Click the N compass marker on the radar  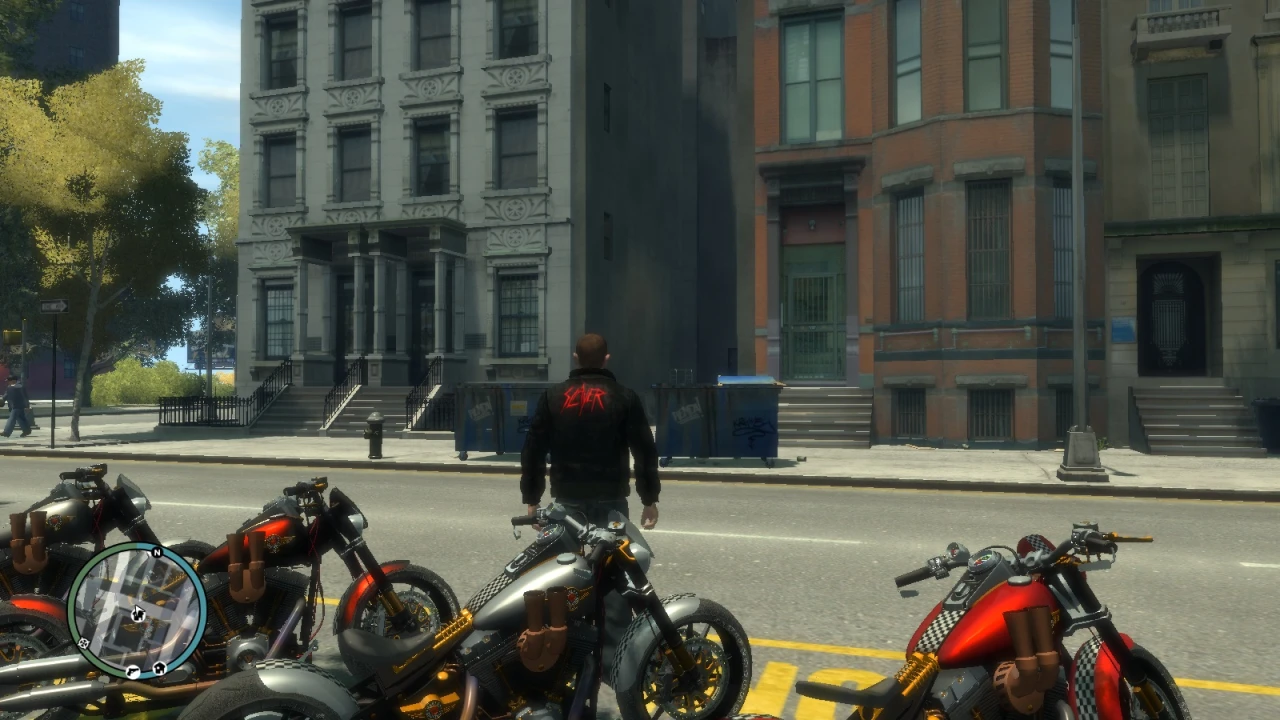coord(157,552)
